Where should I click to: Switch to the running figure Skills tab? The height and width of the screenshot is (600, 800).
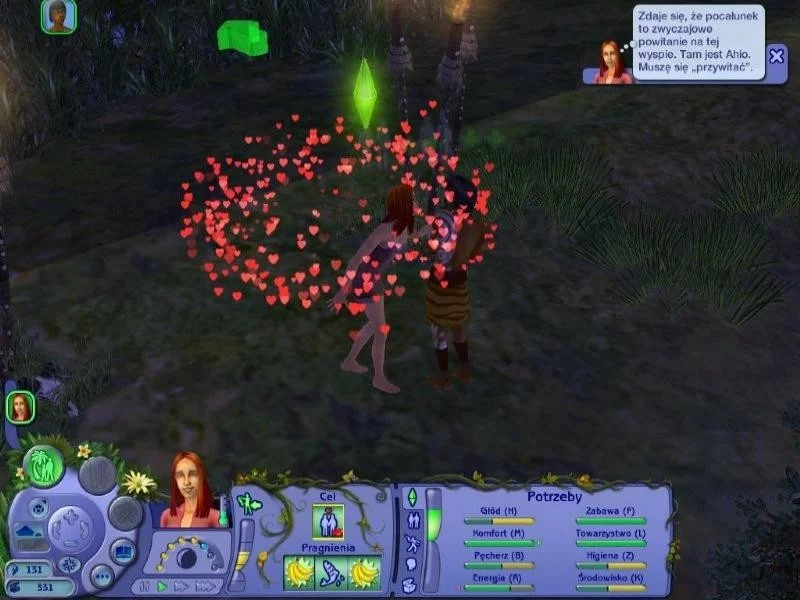tap(411, 543)
